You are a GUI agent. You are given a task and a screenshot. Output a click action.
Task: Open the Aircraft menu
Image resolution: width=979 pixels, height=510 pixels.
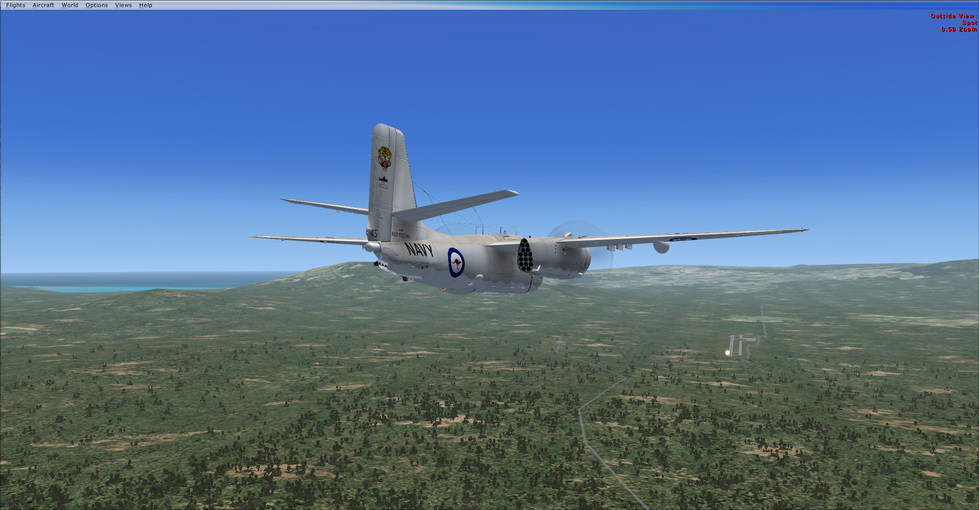tap(43, 5)
